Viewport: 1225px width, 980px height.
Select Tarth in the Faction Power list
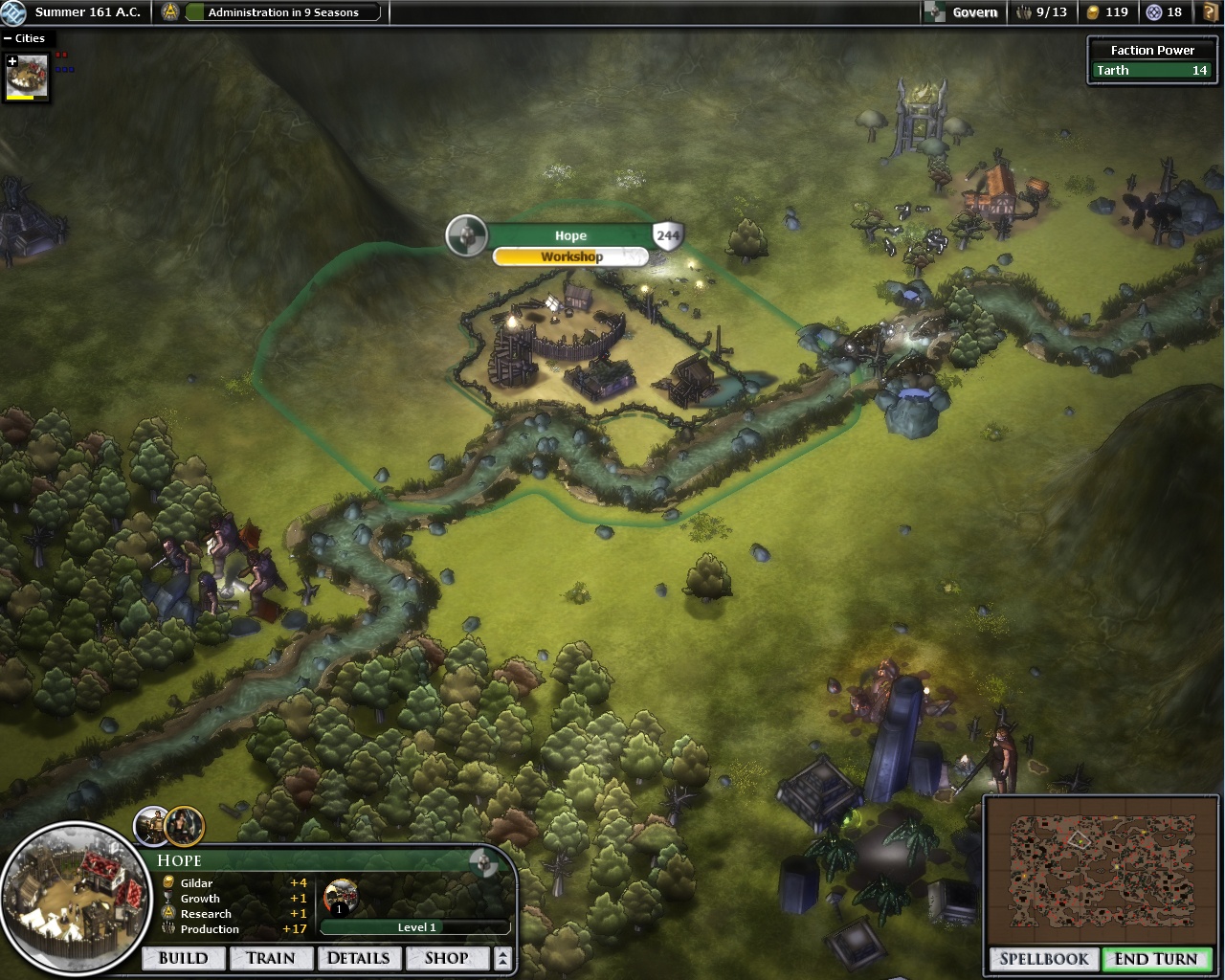[1151, 70]
